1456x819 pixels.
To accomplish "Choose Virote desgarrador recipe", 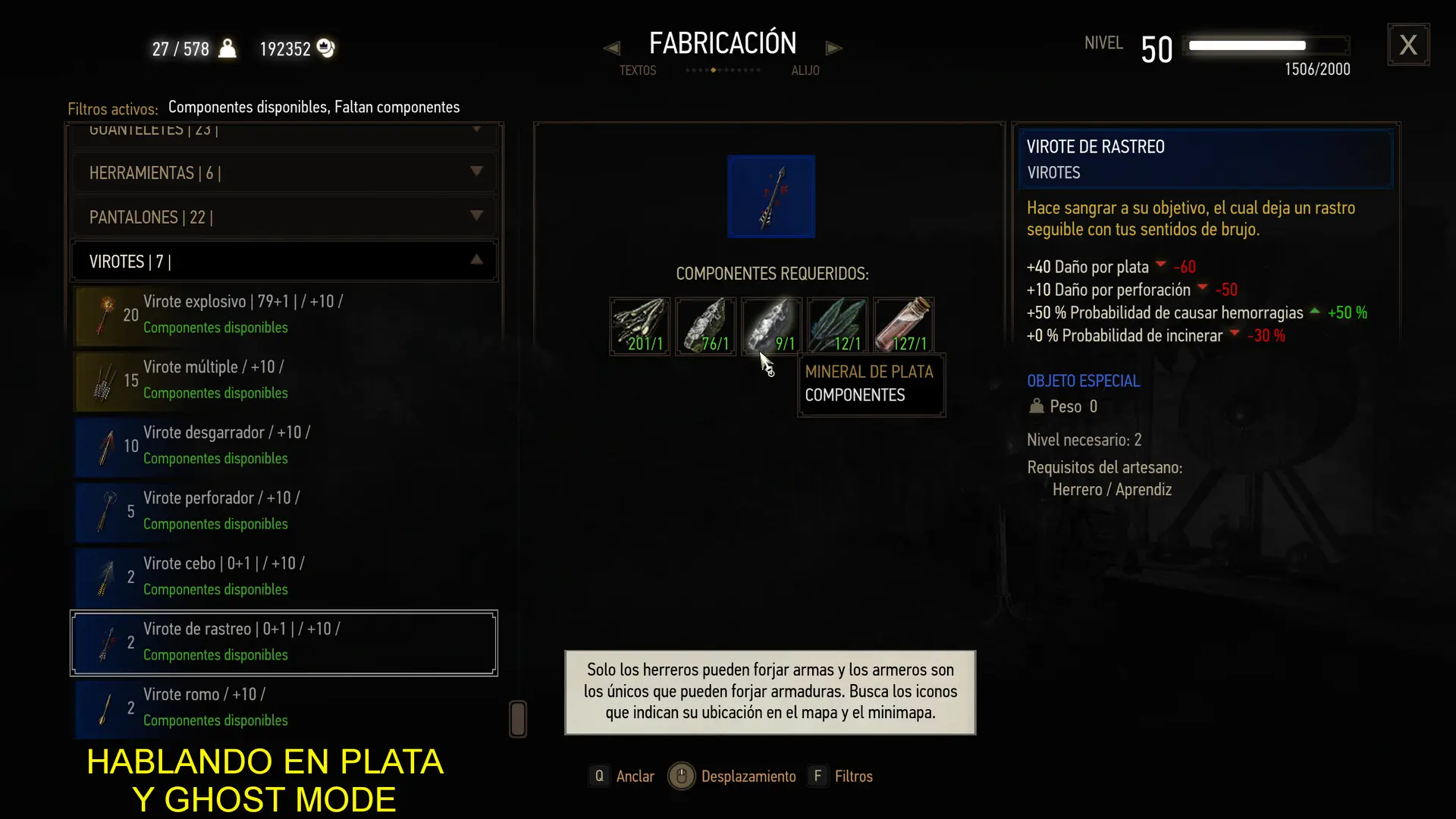I will click(285, 445).
